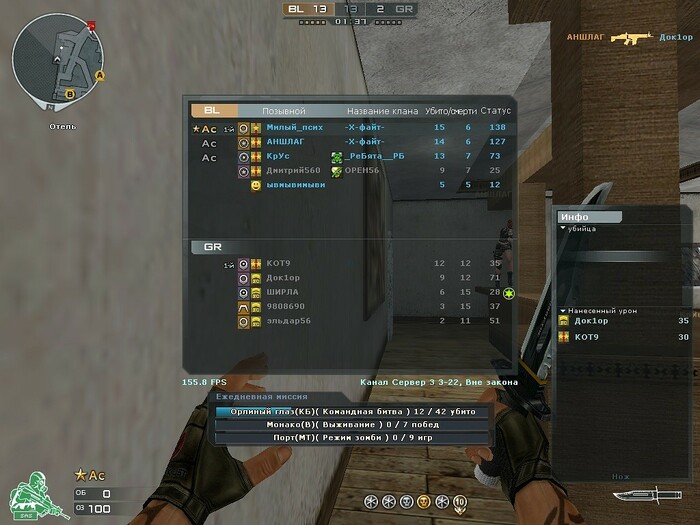
Task: Select эльдар56 in the scoreboard
Action: click(x=288, y=320)
